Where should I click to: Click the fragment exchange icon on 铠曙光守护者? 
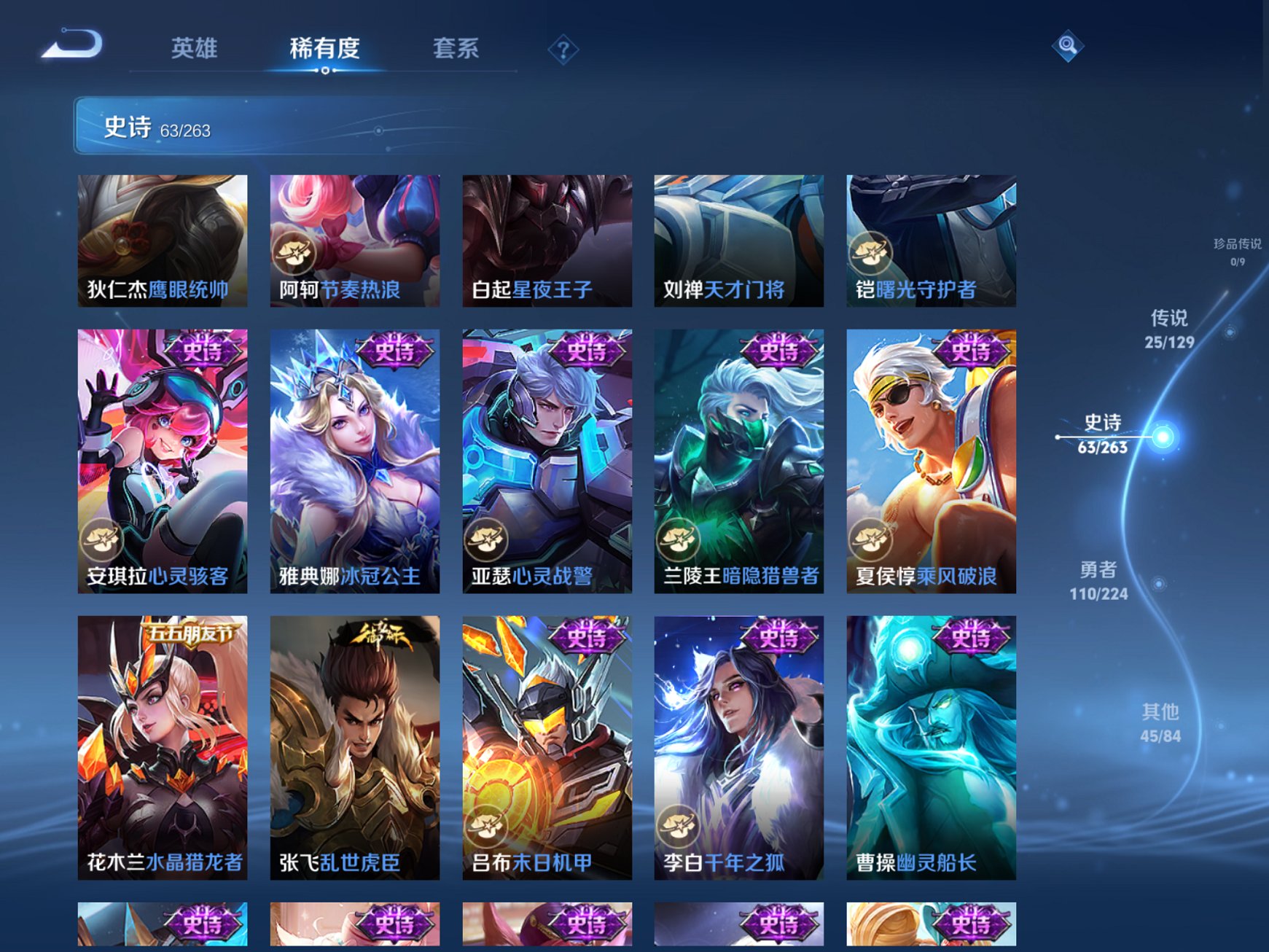(x=871, y=252)
